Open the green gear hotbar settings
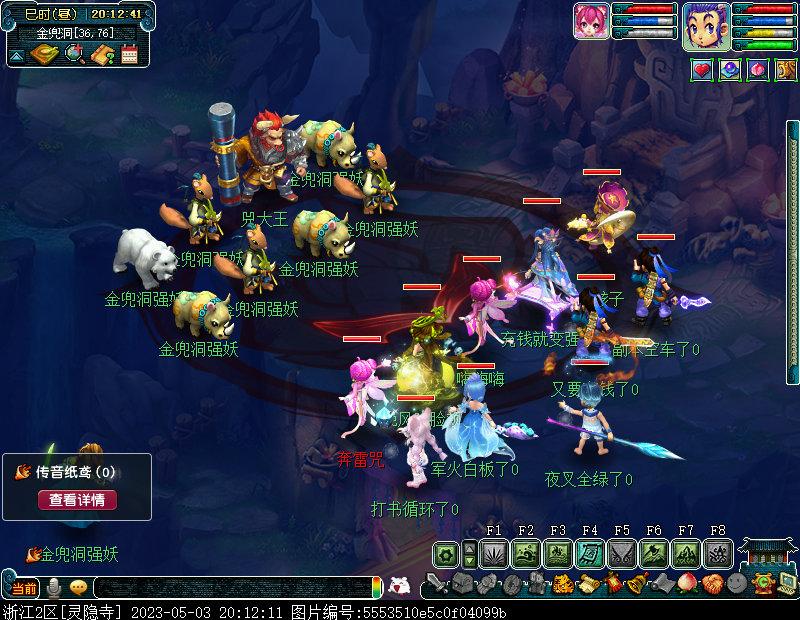Viewport: 800px width, 620px height. pyautogui.click(x=445, y=553)
